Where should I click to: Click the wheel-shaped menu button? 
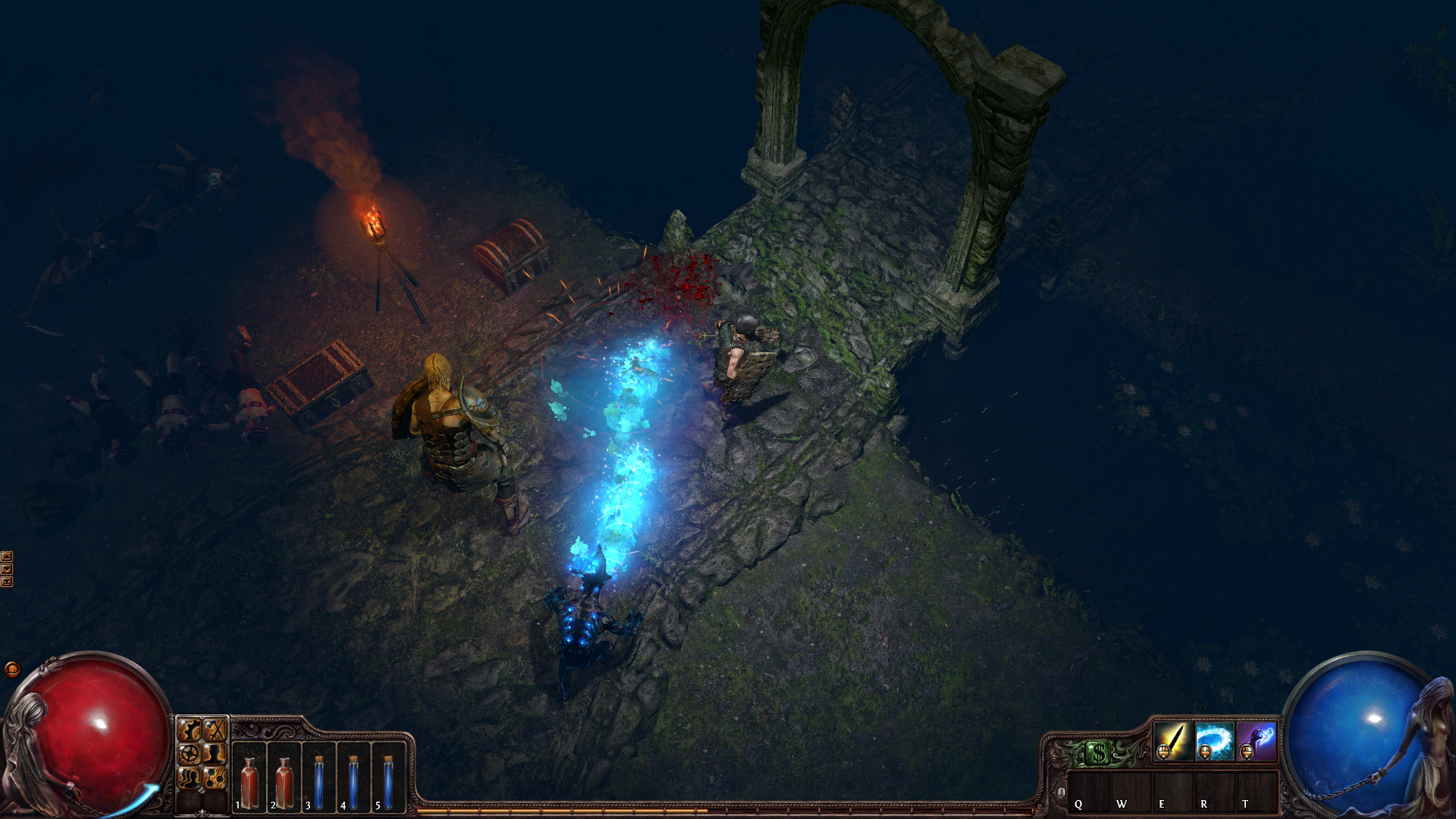pyautogui.click(x=189, y=754)
